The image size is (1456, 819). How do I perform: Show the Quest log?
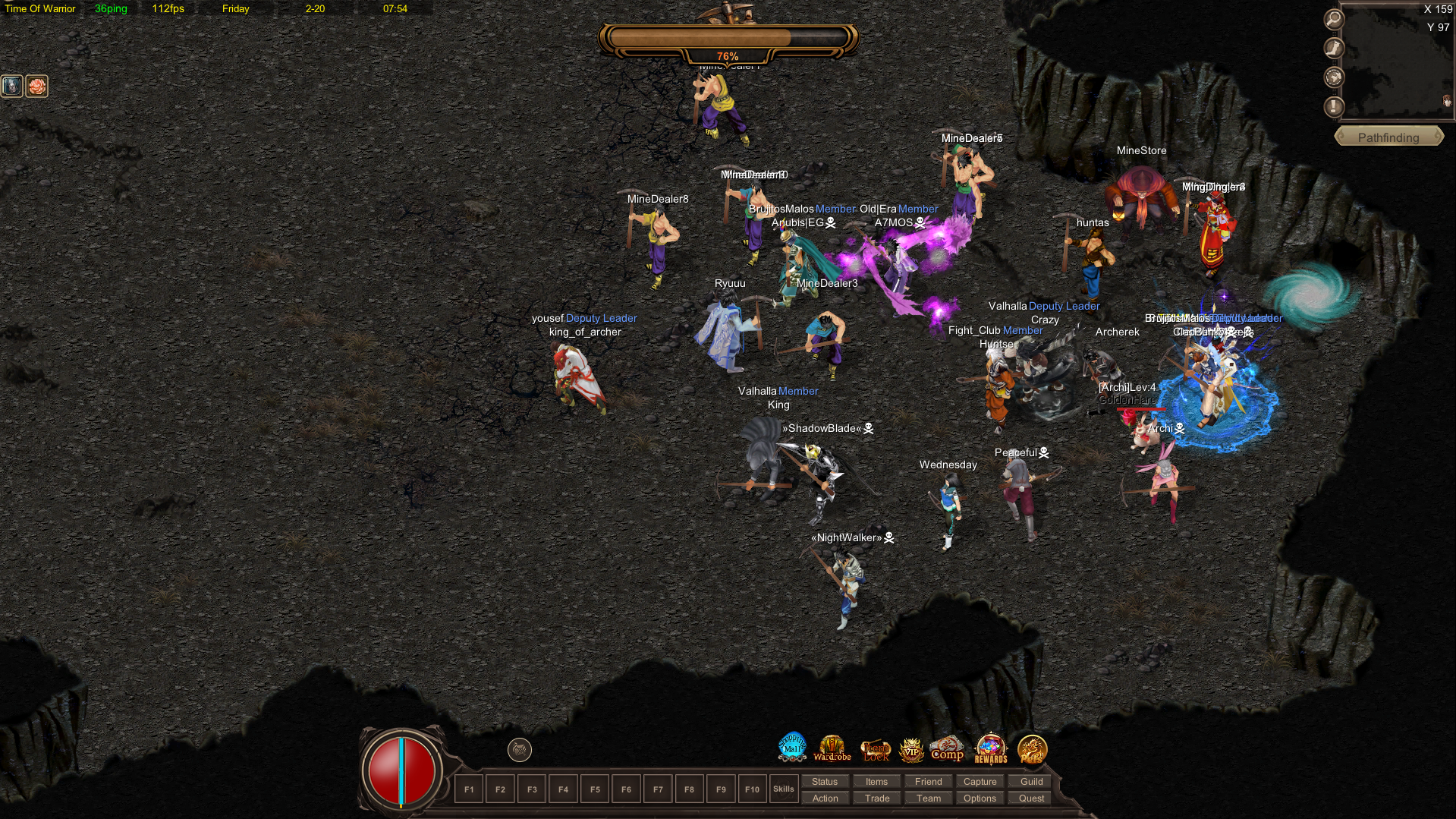click(1031, 798)
